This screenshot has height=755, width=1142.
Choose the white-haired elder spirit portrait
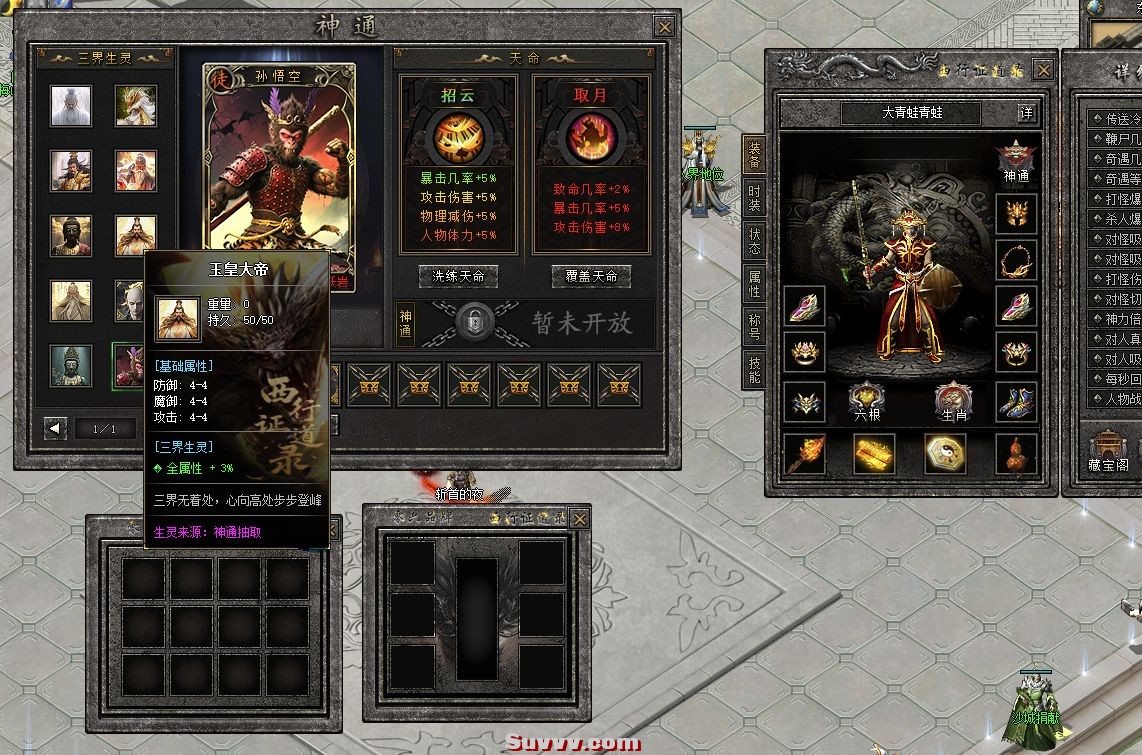(x=72, y=106)
